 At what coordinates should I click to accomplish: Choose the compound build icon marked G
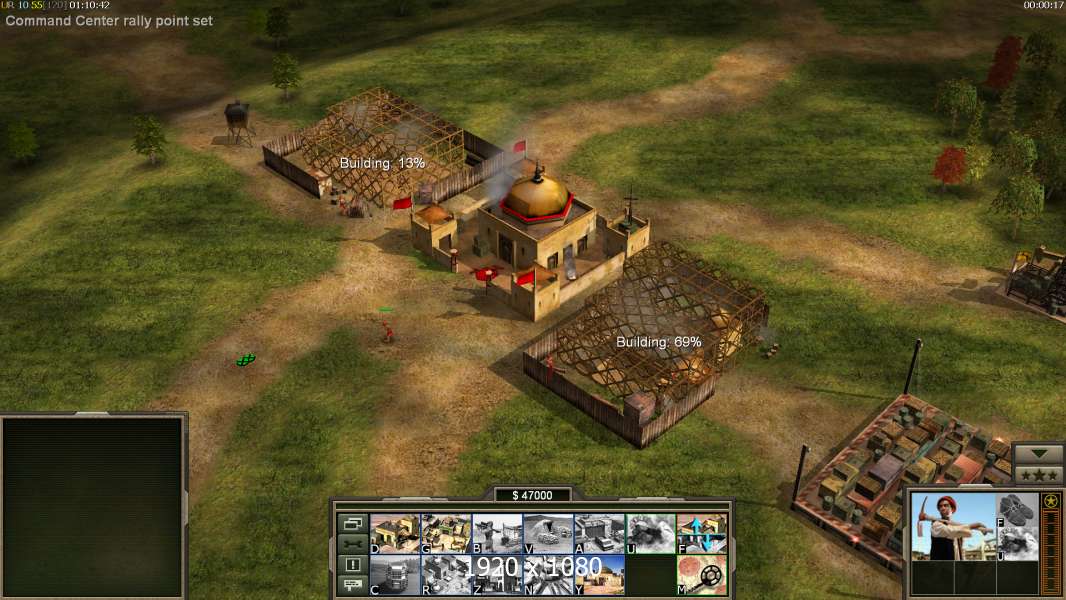tap(446, 534)
